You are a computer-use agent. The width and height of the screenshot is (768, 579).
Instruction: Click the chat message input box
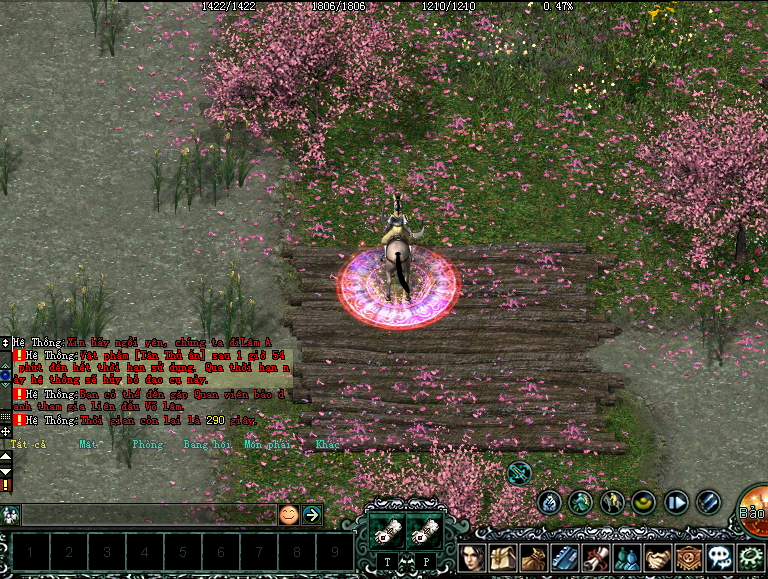(x=148, y=515)
